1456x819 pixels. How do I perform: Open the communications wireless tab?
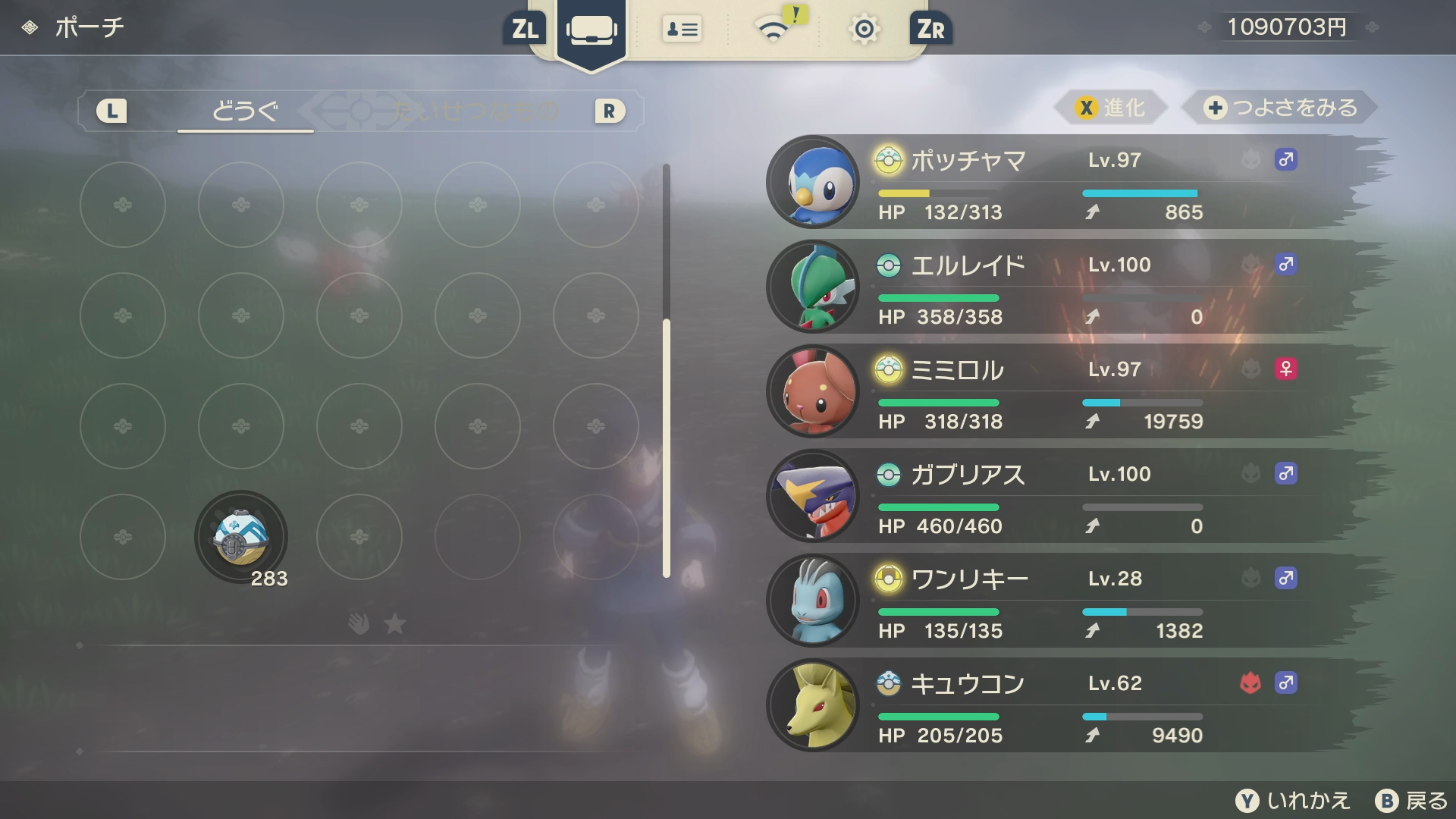point(773,30)
